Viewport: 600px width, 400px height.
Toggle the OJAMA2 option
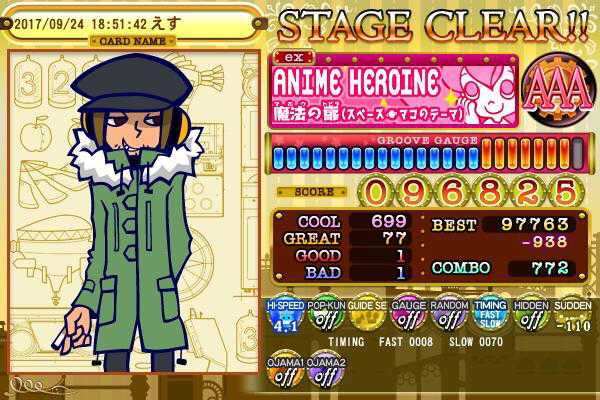[x=326, y=375]
